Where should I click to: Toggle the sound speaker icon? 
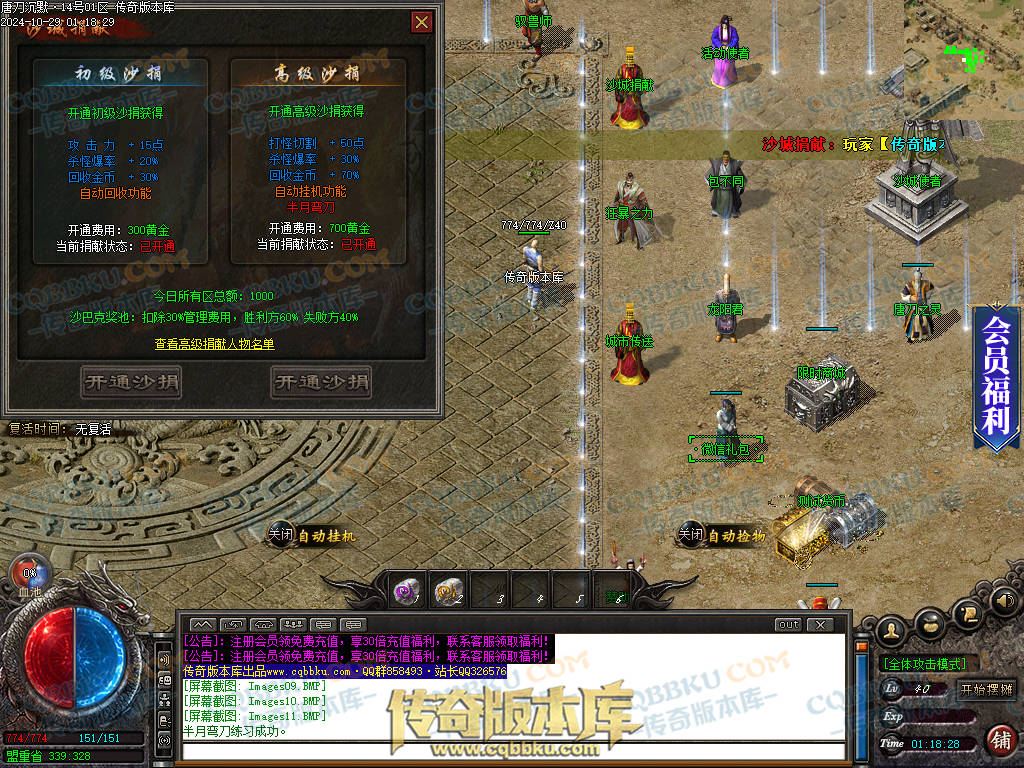(x=1003, y=600)
